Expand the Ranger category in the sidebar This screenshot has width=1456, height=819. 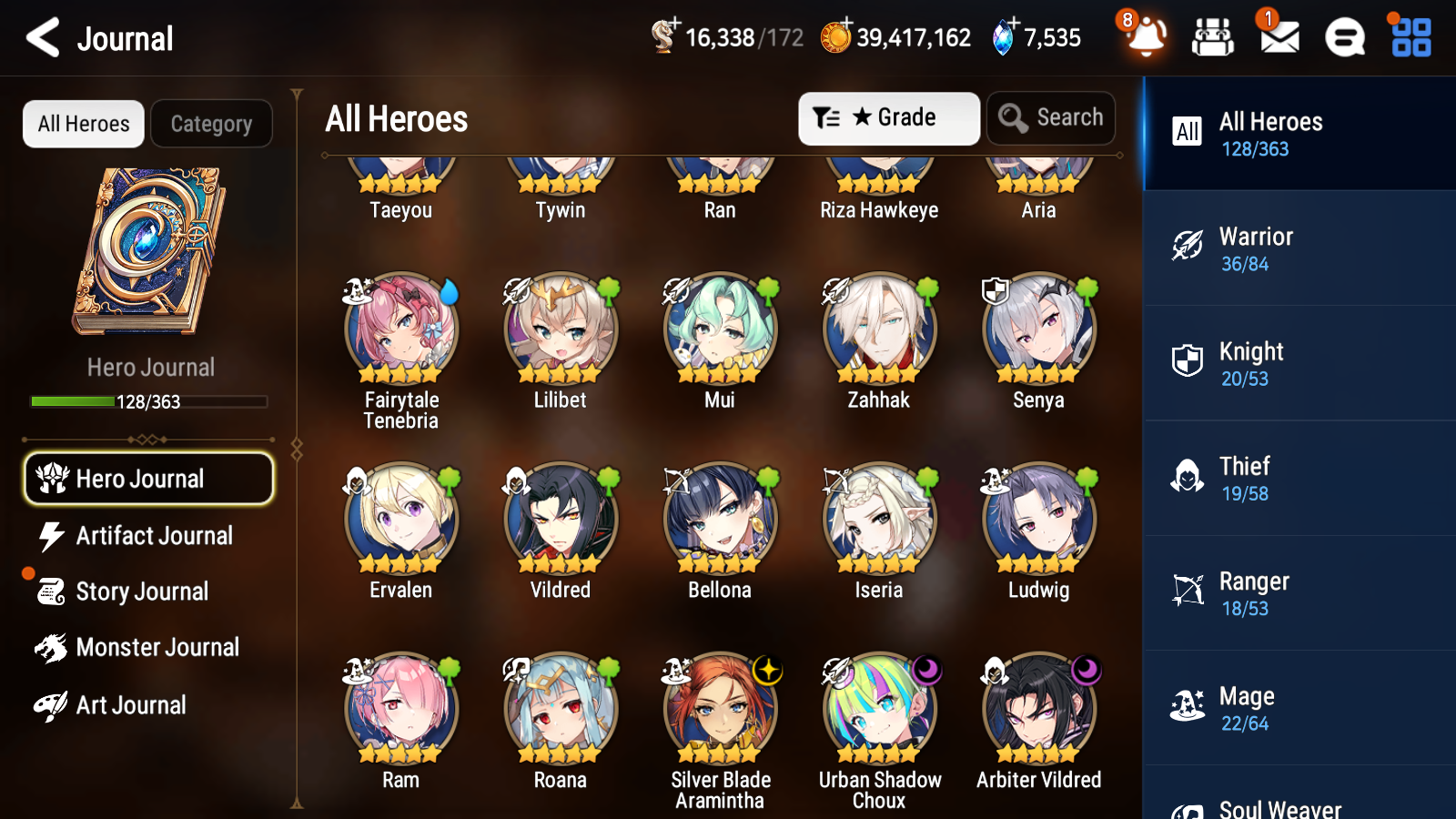coord(1297,593)
